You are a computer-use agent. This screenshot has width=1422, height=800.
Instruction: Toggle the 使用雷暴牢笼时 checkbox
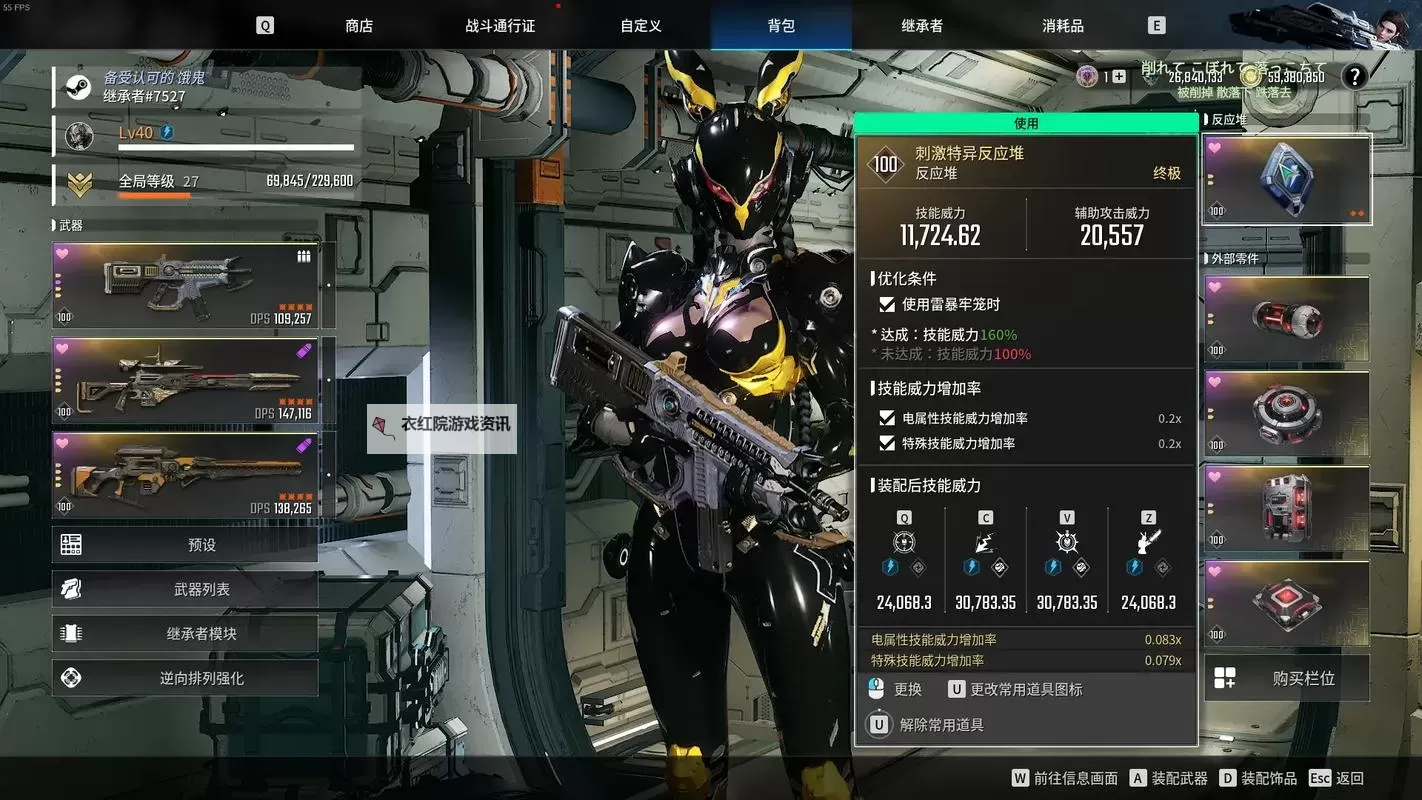pos(886,304)
